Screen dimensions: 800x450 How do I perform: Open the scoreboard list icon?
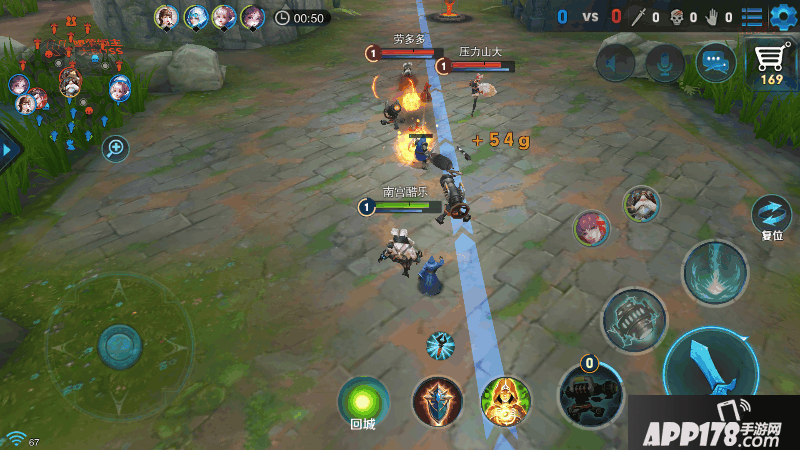[751, 16]
